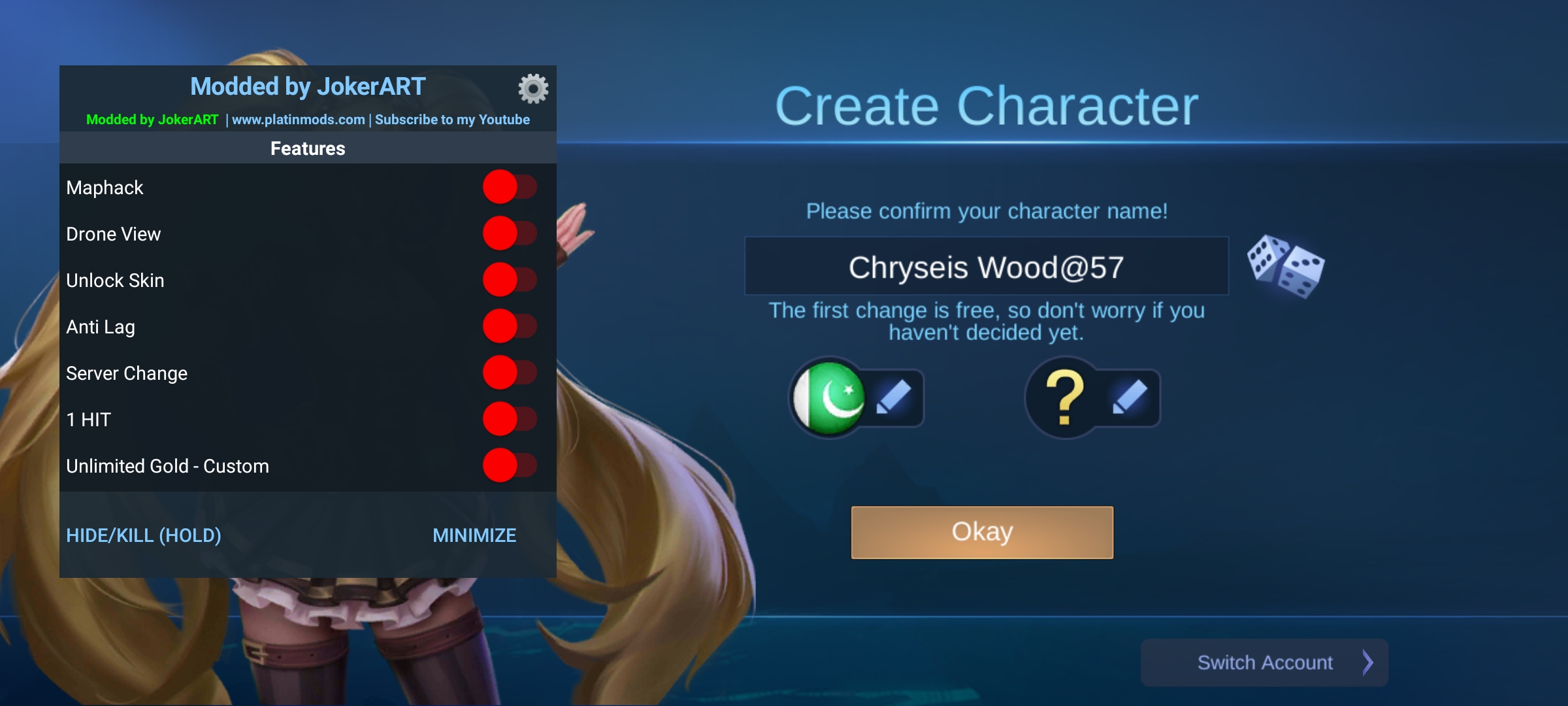Image resolution: width=1568 pixels, height=706 pixels.
Task: Enable the Unlimited Gold - Custom toggle
Action: [510, 465]
